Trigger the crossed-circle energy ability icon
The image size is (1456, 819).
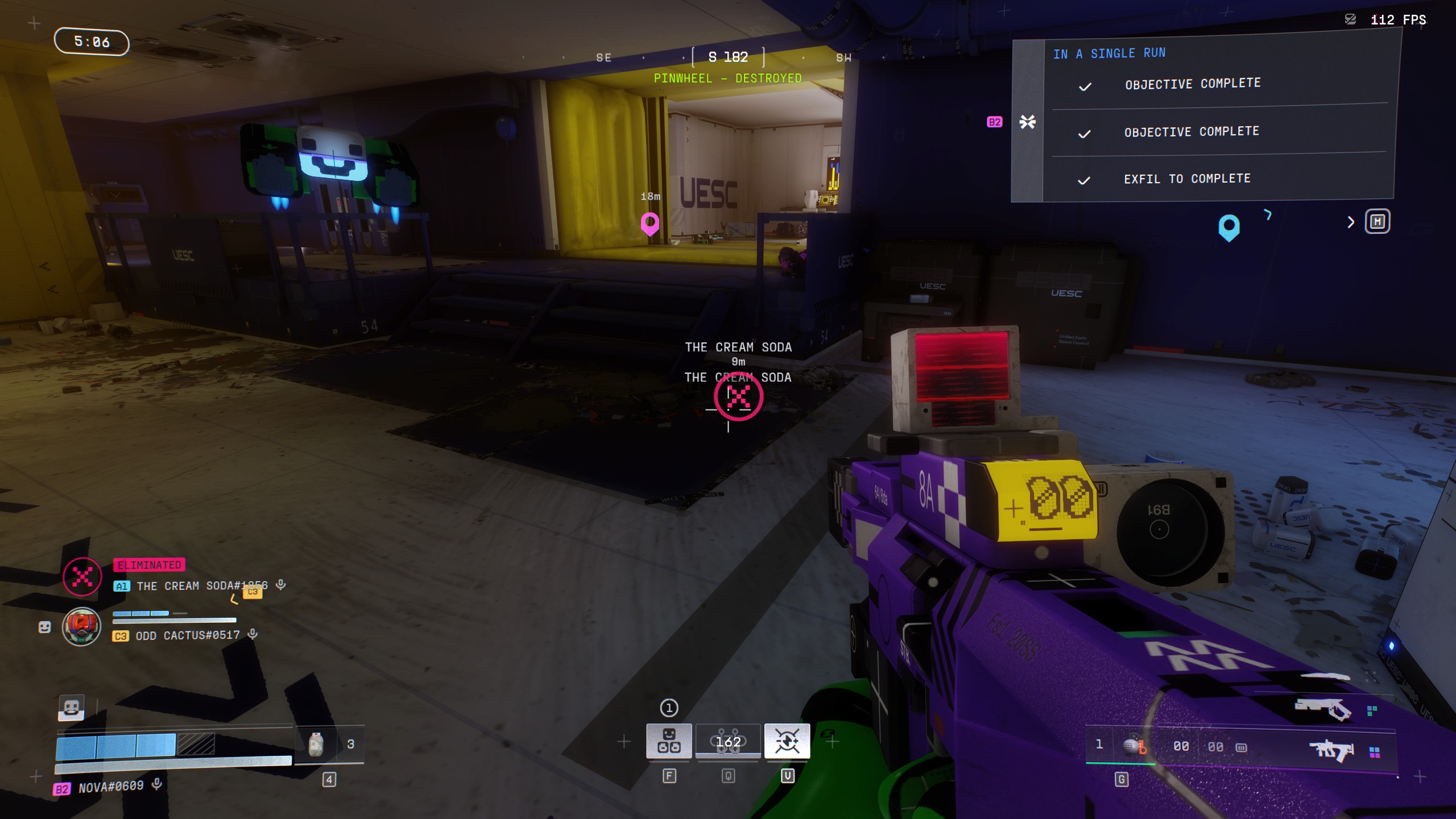point(787,741)
